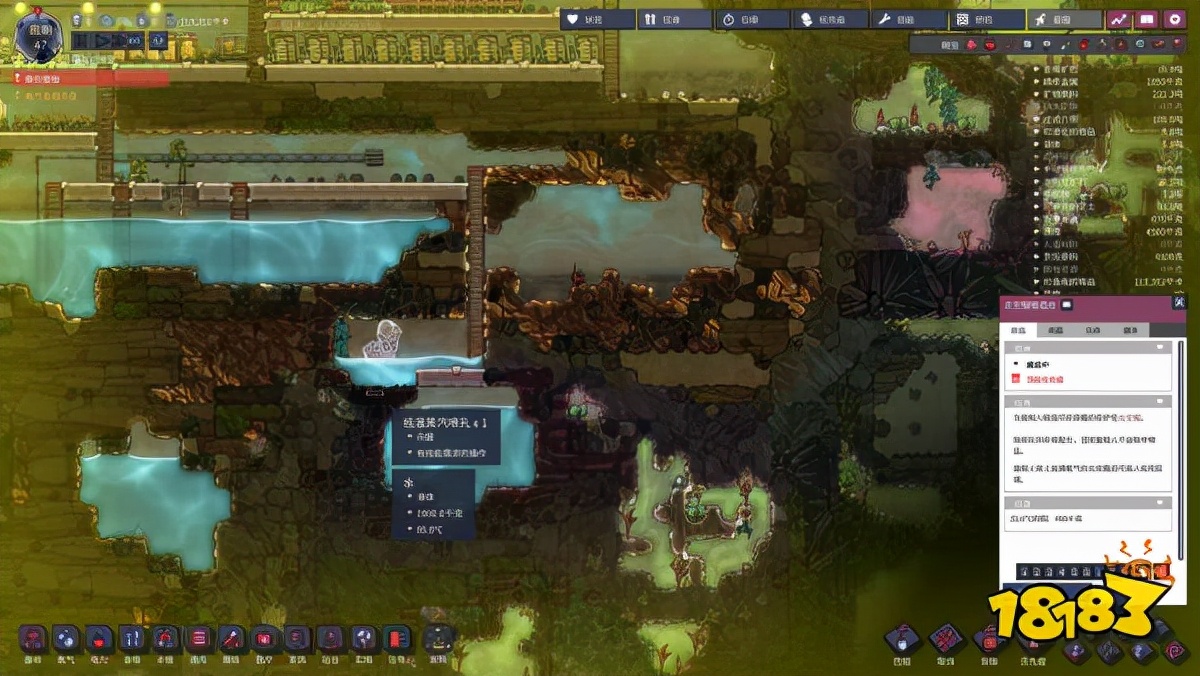Image resolution: width=1200 pixels, height=676 pixels.
Task: Select the Cancel tool with red cross
Action: [945, 638]
